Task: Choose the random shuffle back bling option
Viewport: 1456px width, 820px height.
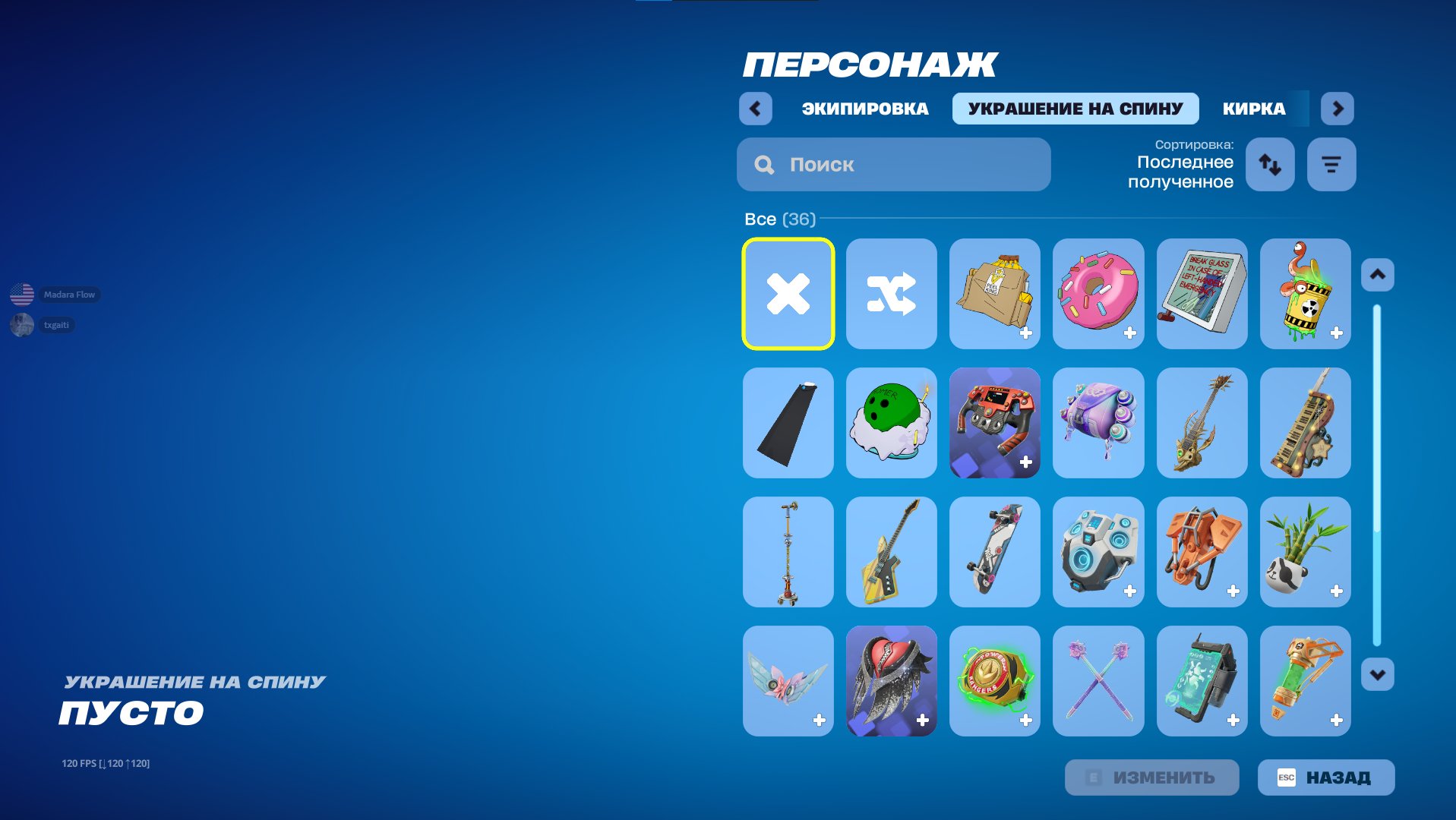Action: pyautogui.click(x=891, y=294)
